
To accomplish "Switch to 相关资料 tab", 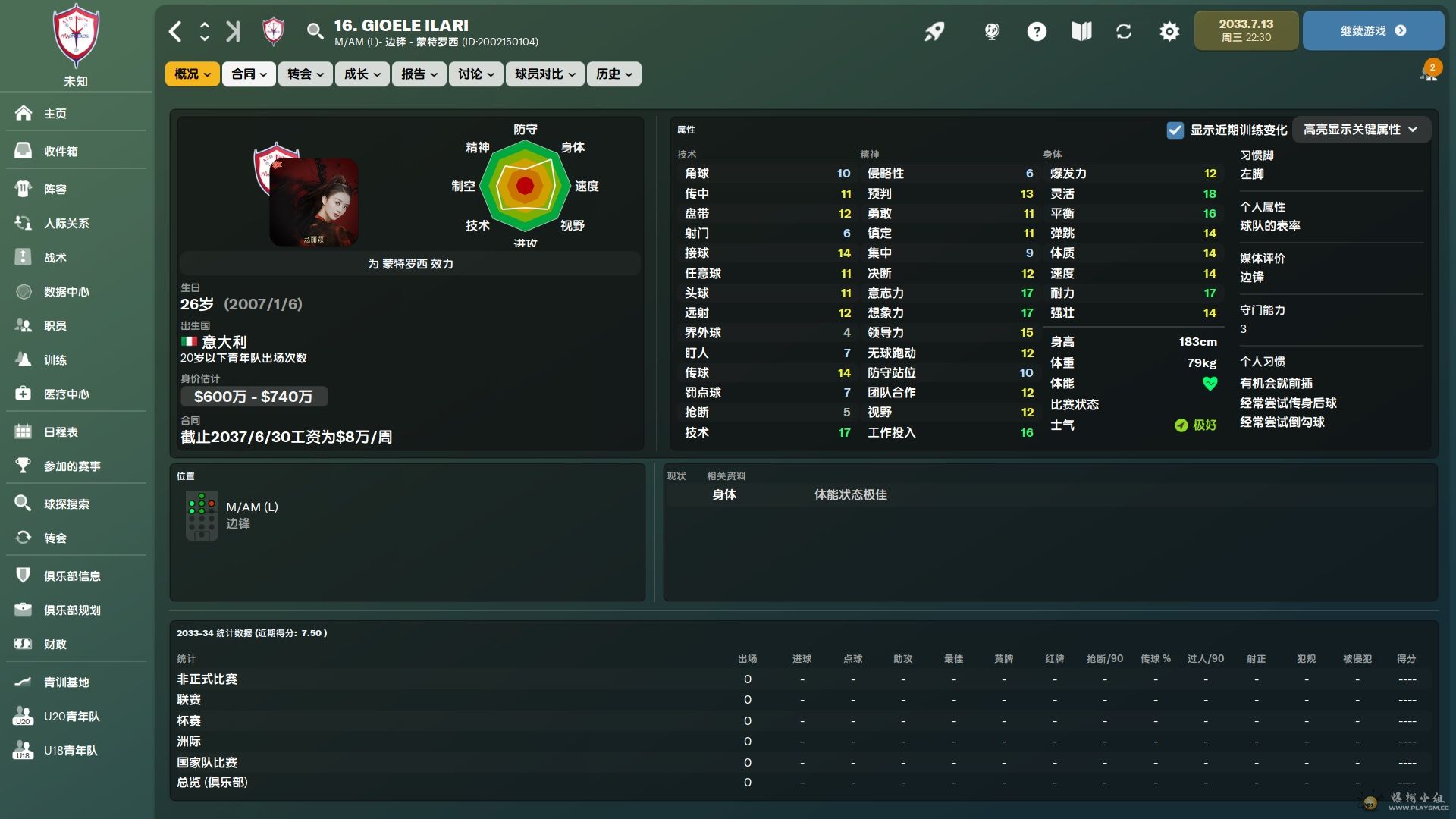I will tap(726, 475).
